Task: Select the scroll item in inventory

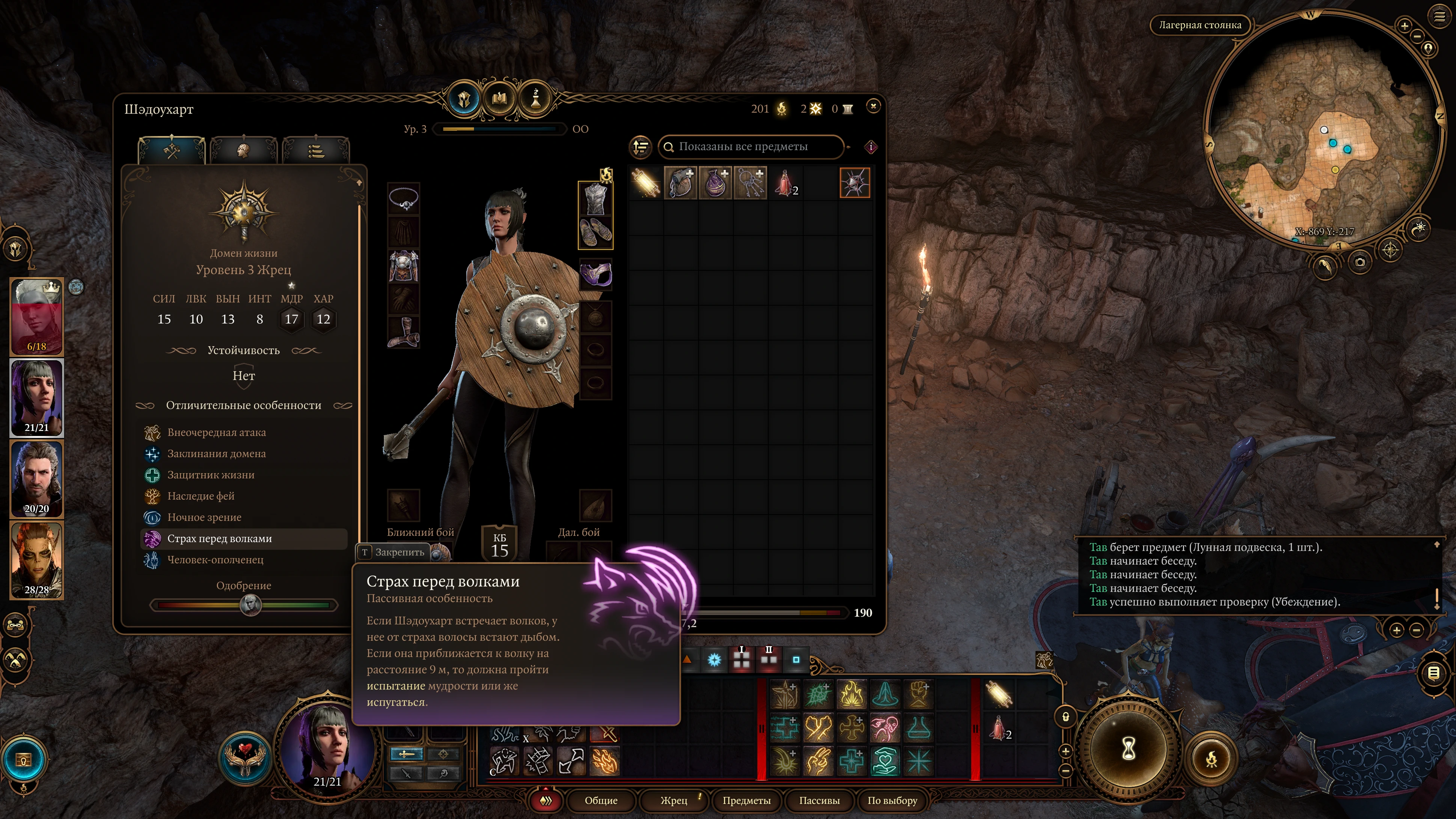Action: coord(645,183)
